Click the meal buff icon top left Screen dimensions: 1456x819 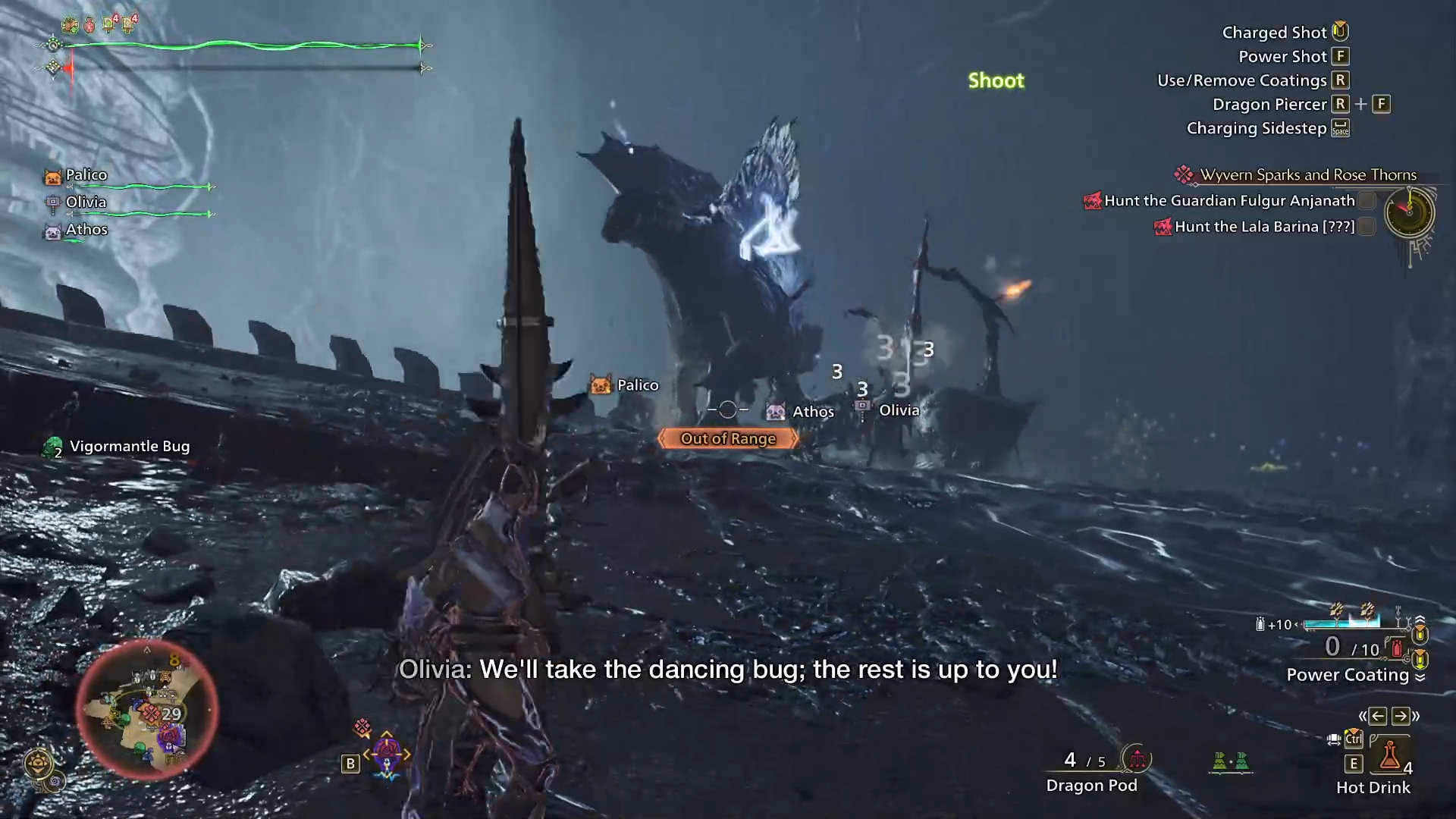(71, 24)
